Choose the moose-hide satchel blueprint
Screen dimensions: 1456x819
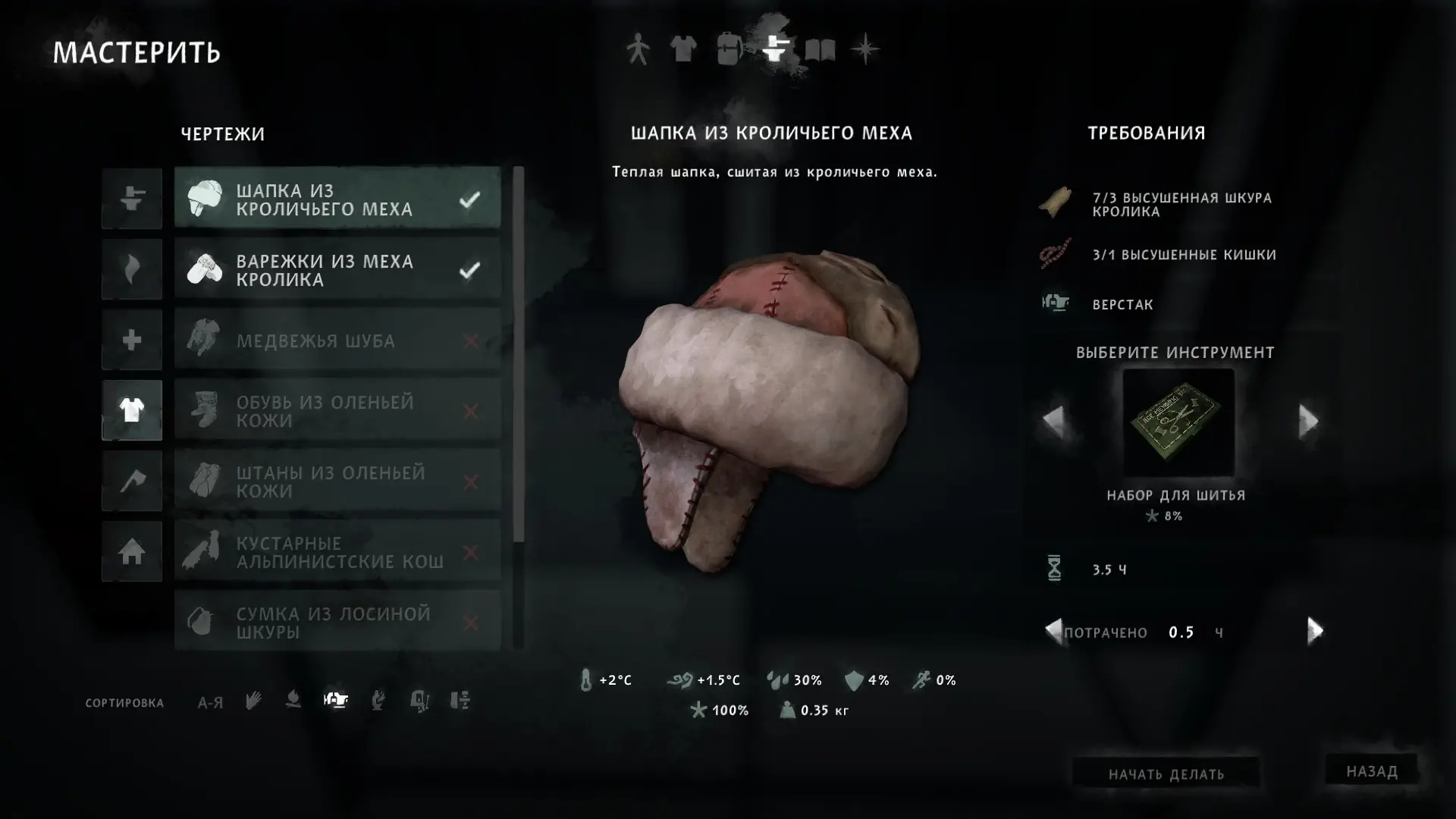click(337, 622)
